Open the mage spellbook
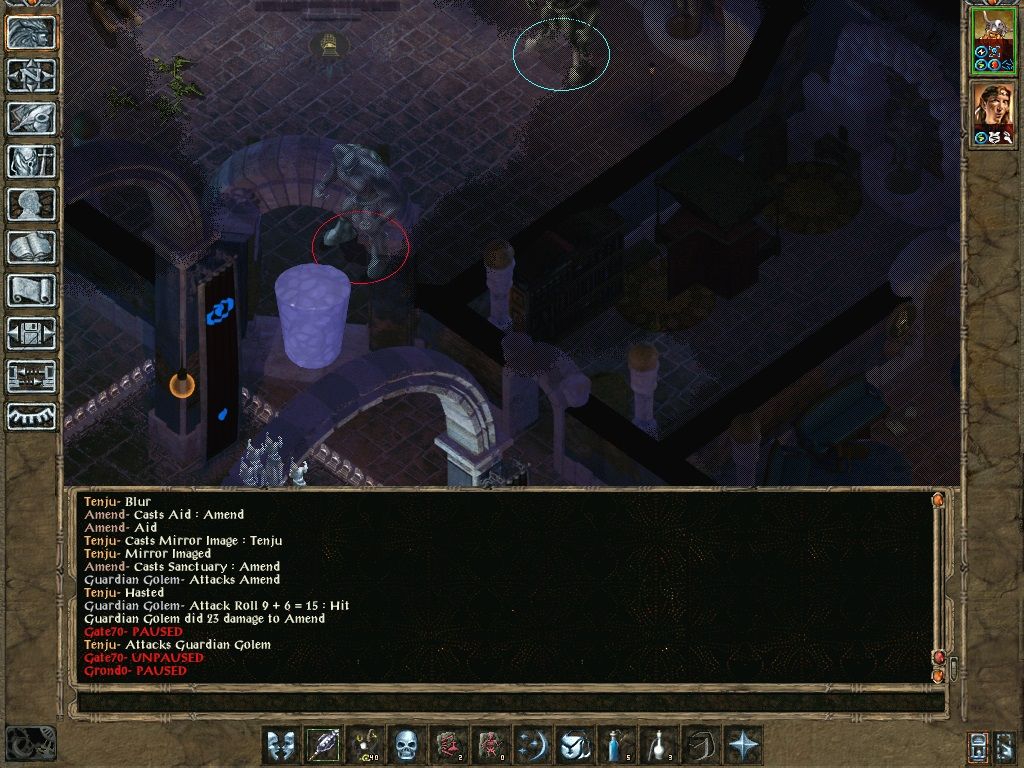The image size is (1024, 768). coord(31,246)
